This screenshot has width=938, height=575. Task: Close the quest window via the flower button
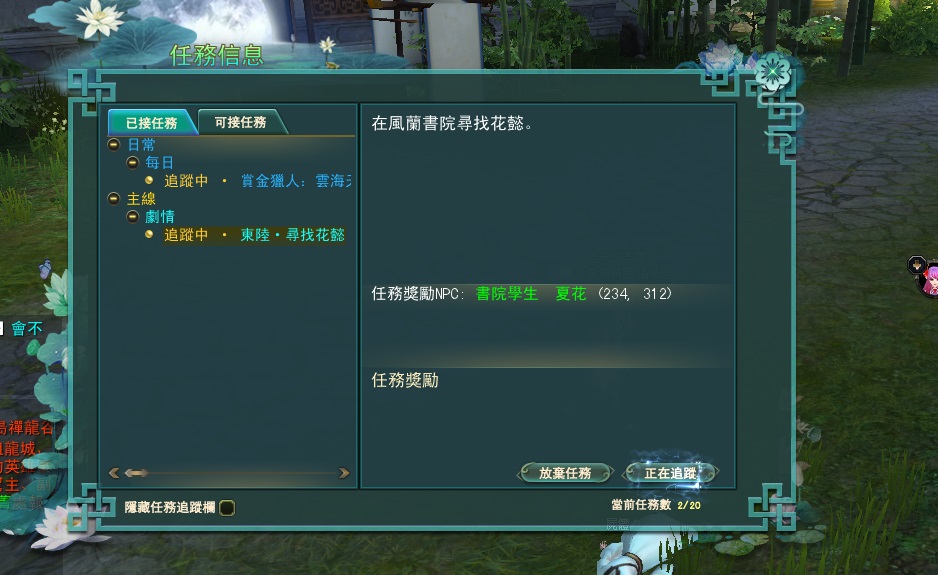click(771, 70)
